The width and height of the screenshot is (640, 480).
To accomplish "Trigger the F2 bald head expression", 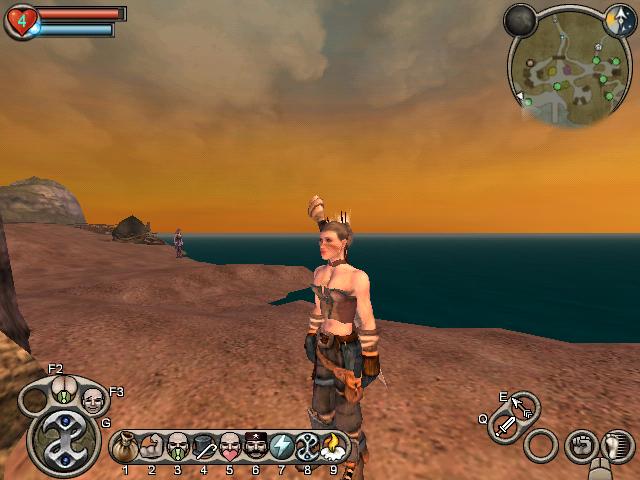I will pyautogui.click(x=63, y=391).
